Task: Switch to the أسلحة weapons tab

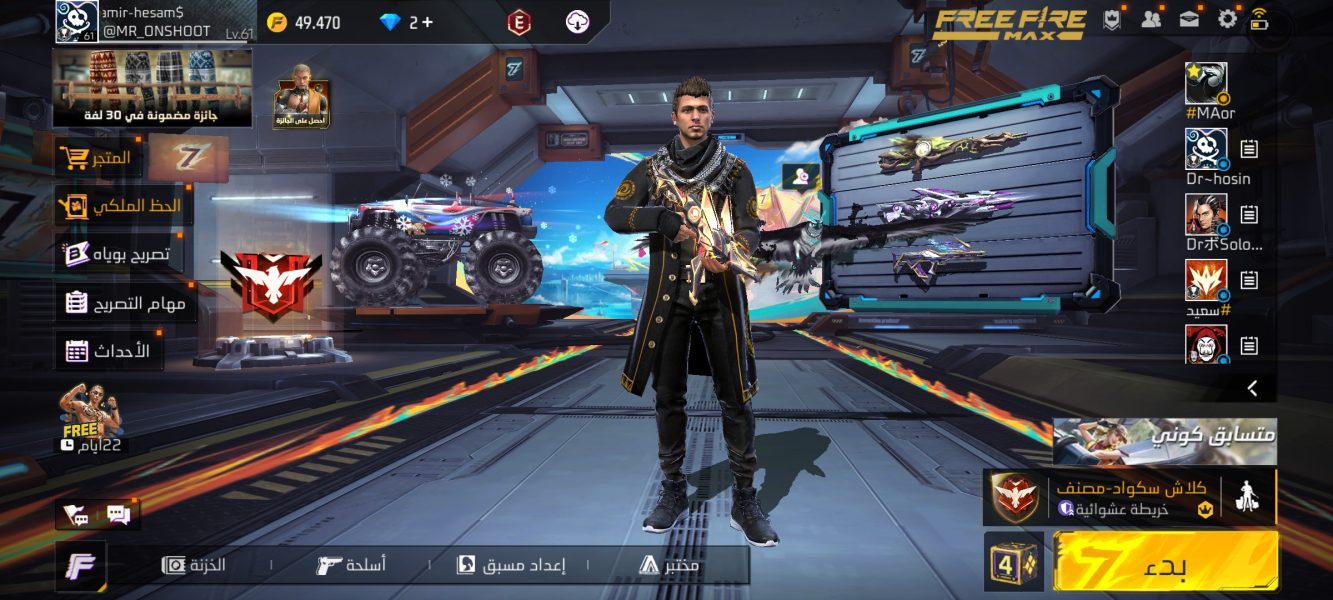Action: (x=351, y=565)
